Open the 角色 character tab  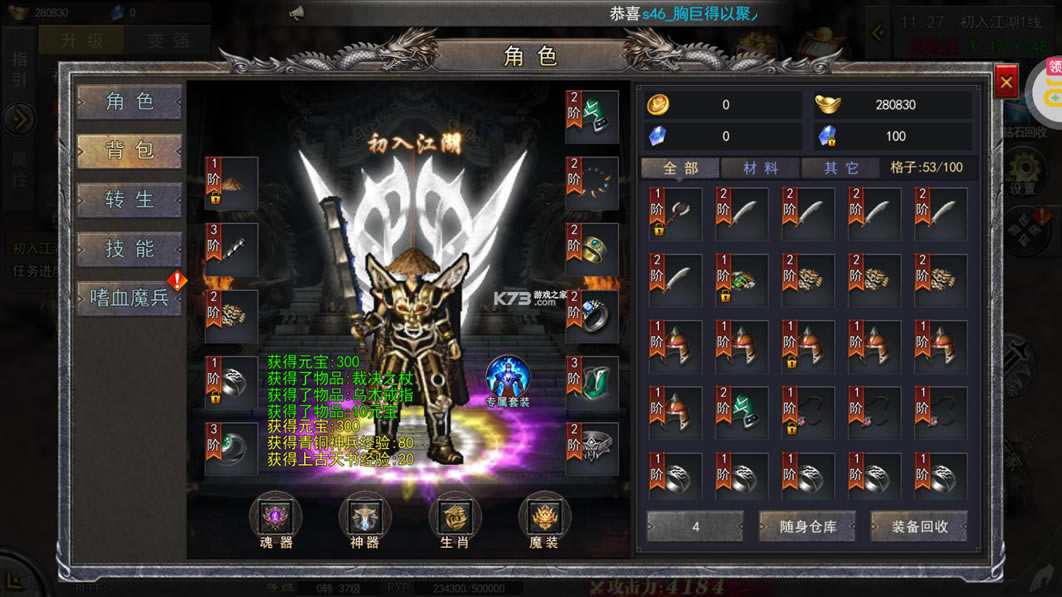point(130,102)
